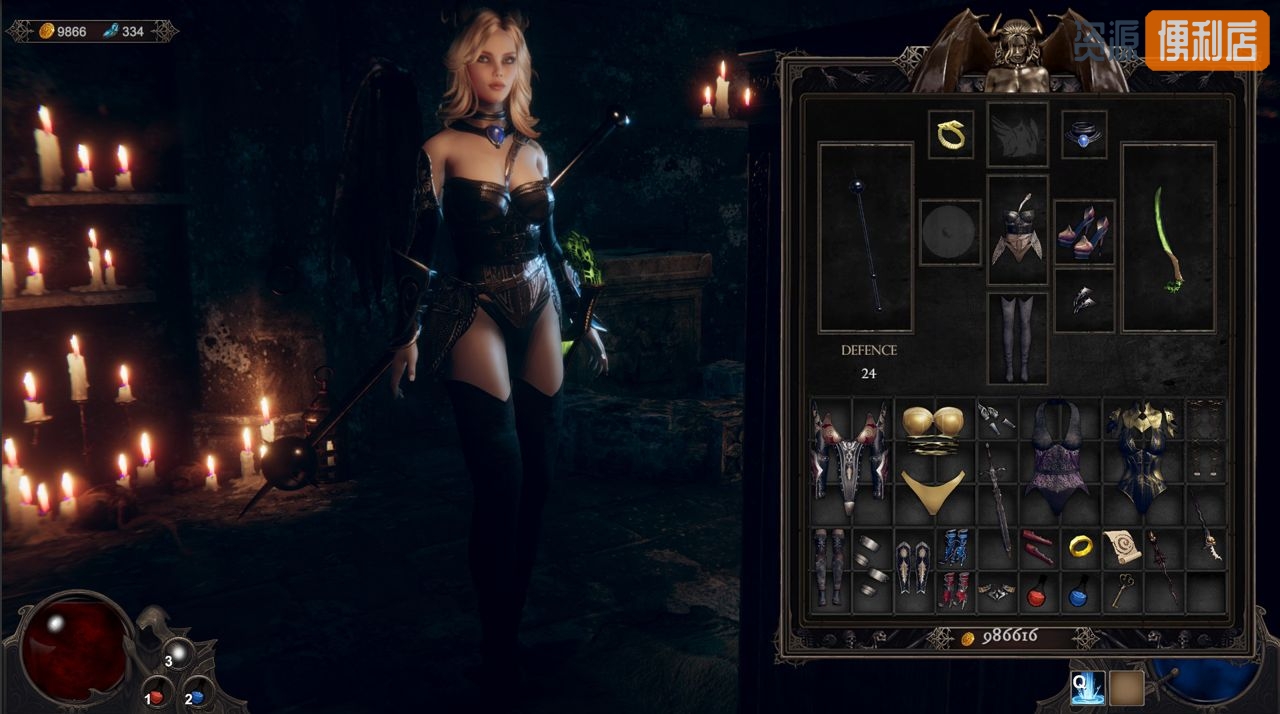The width and height of the screenshot is (1280, 714).
Task: Click the equipped green curved blade
Action: 1168,238
